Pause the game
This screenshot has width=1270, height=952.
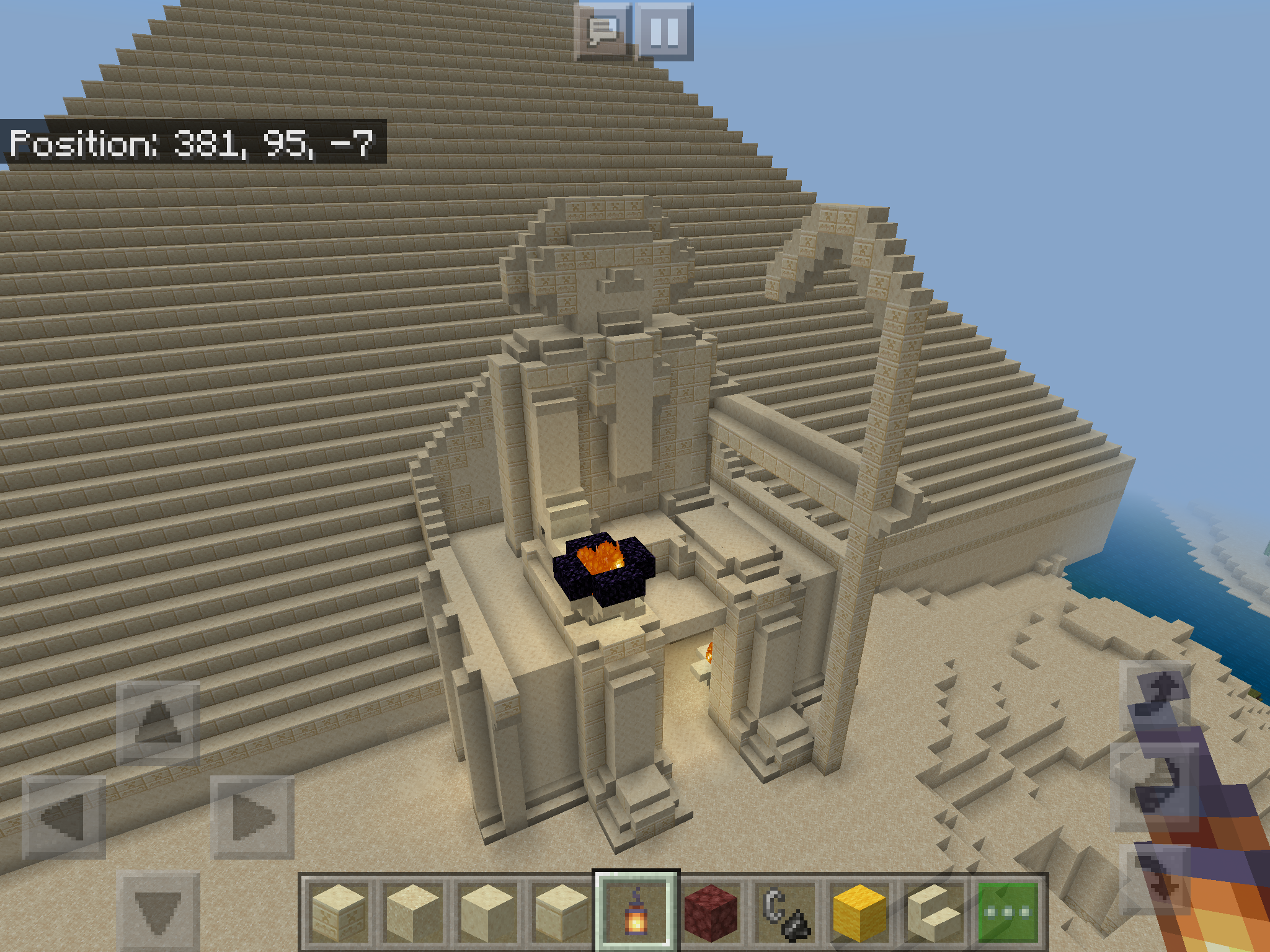664,30
